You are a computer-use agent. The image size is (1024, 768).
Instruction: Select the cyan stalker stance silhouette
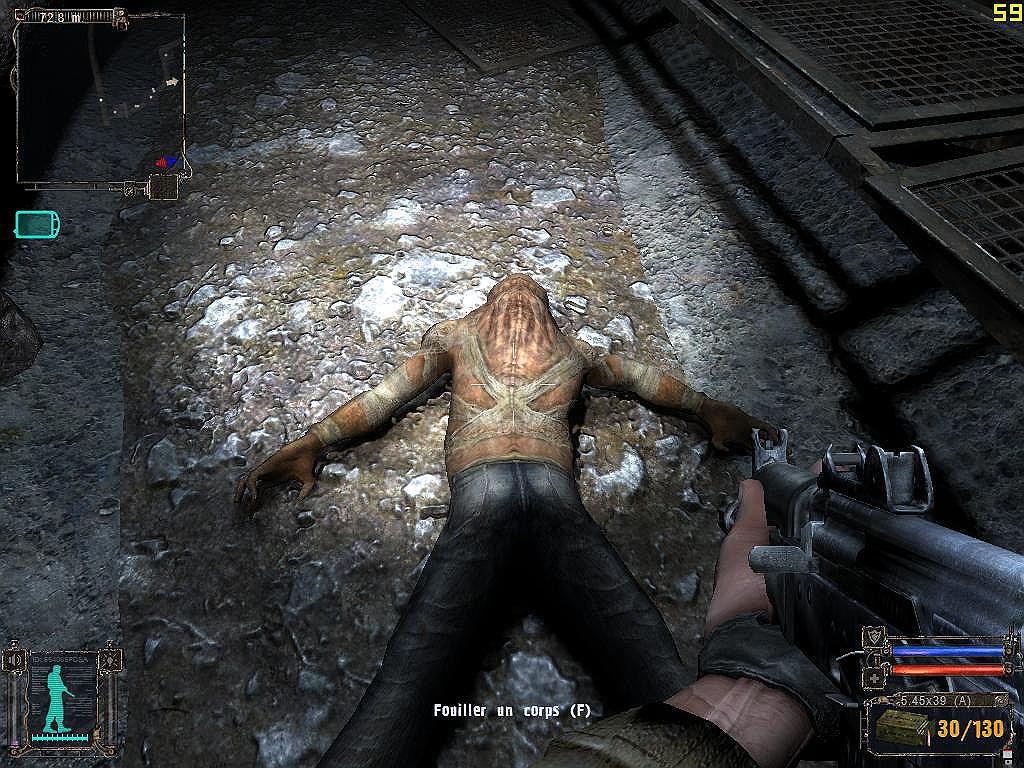[56, 697]
